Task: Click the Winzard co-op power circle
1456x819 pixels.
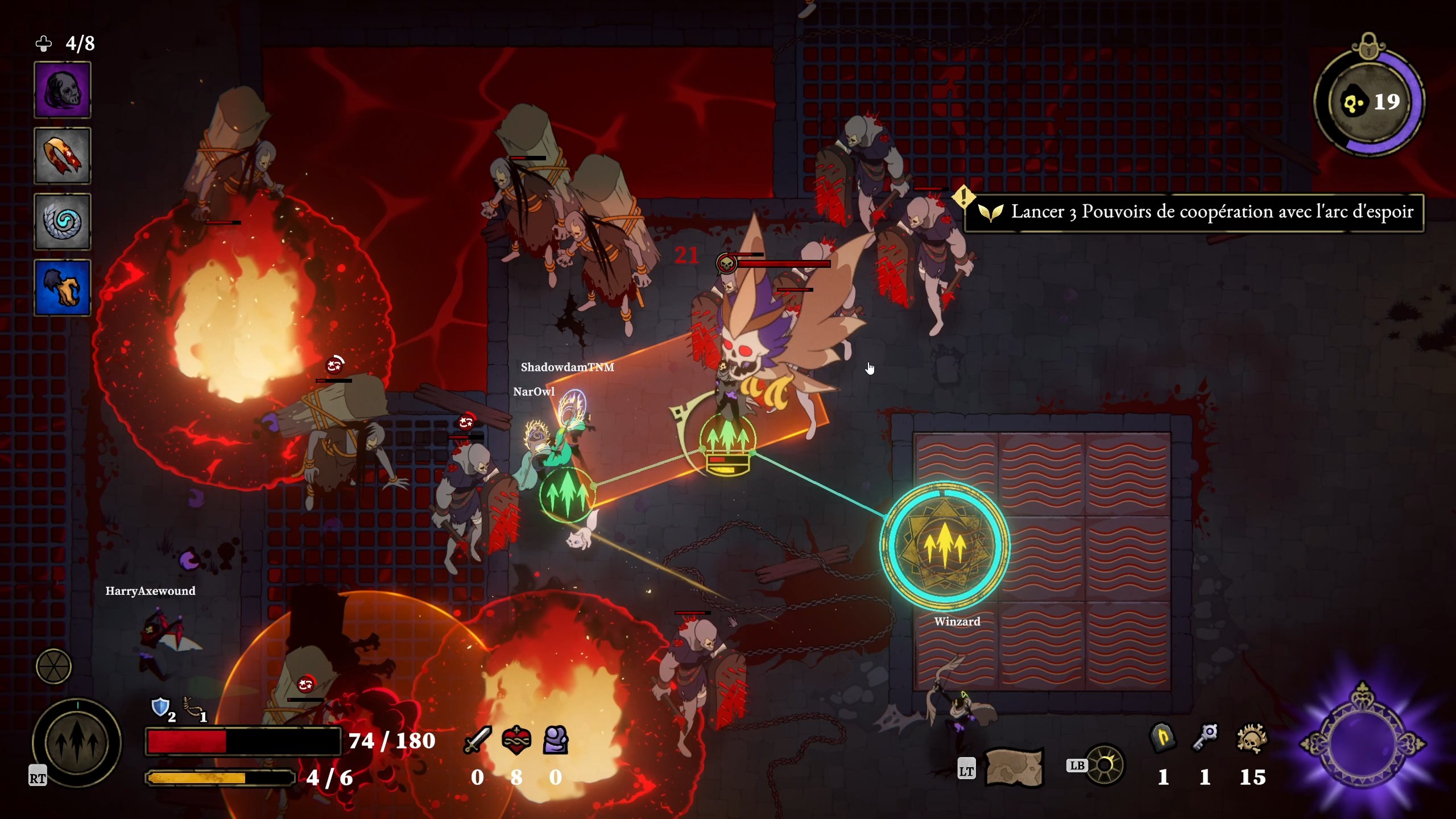Action: point(945,545)
